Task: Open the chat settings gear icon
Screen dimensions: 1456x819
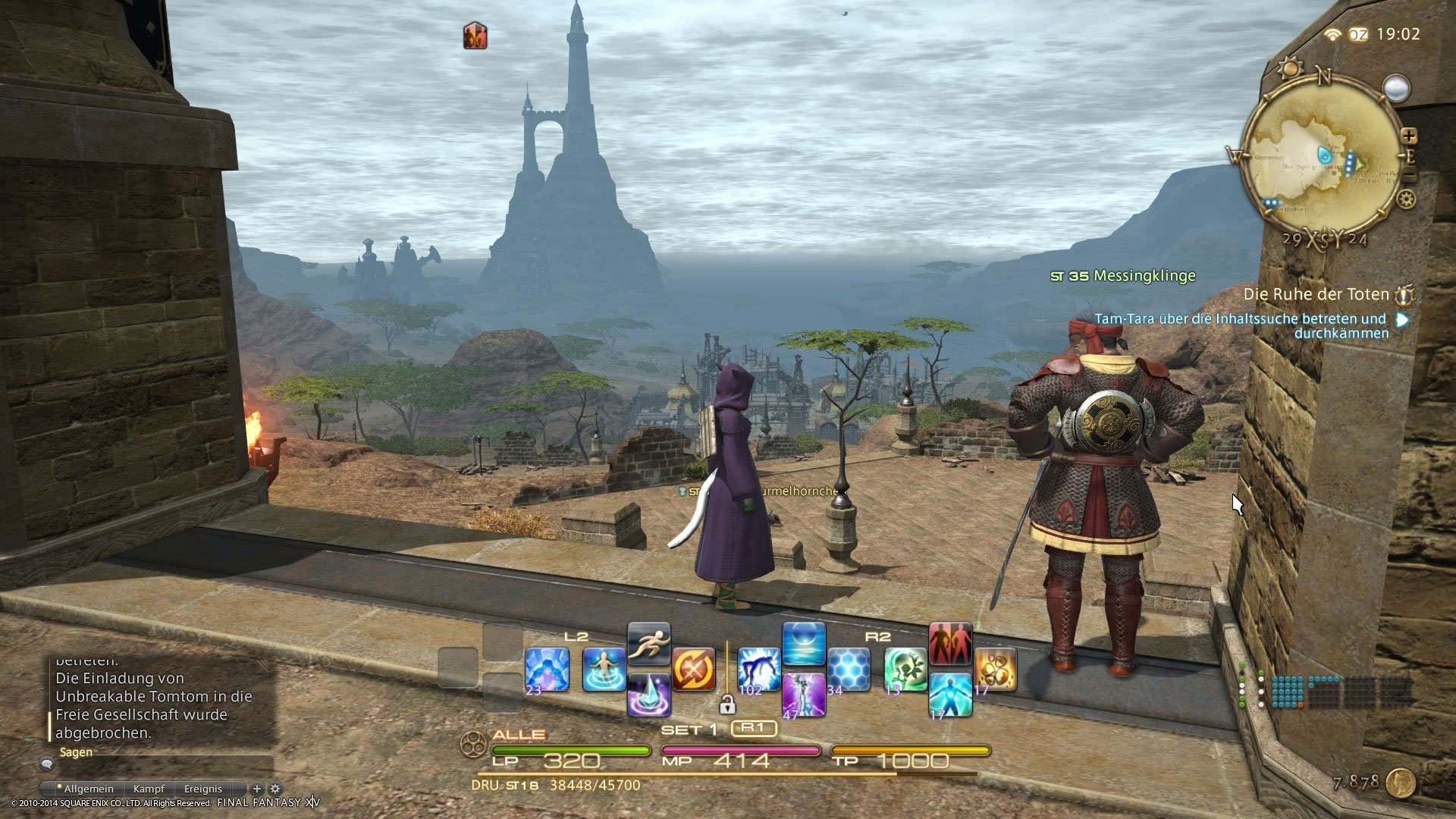Action: click(275, 789)
